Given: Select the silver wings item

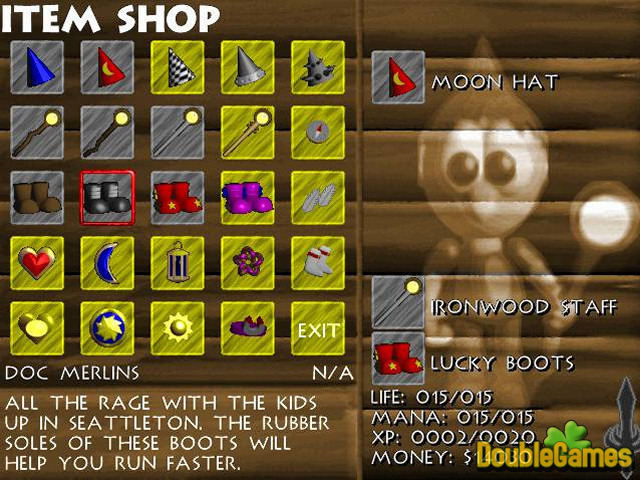Looking at the screenshot, I should click(317, 197).
